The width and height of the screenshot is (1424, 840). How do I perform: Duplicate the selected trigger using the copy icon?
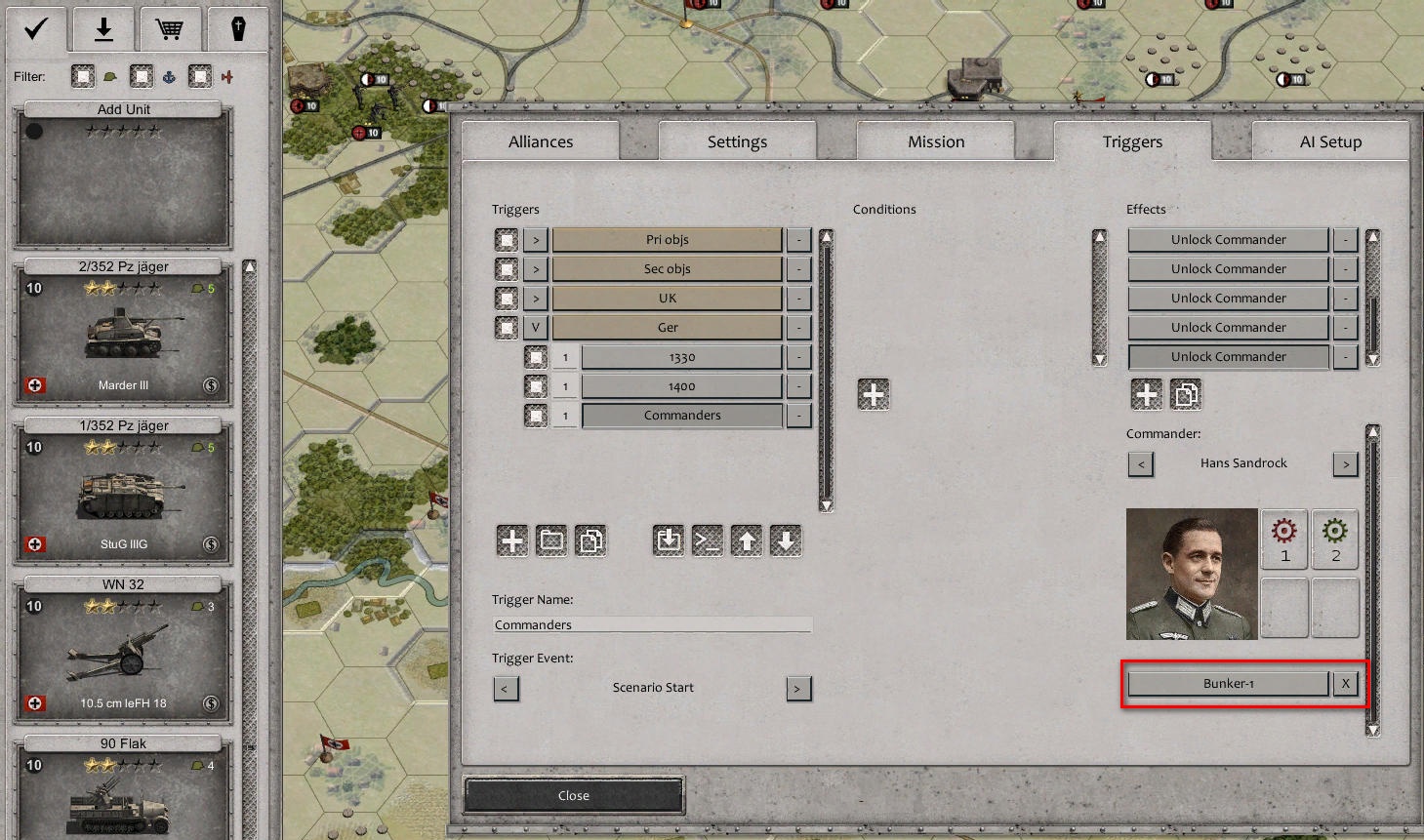(590, 540)
